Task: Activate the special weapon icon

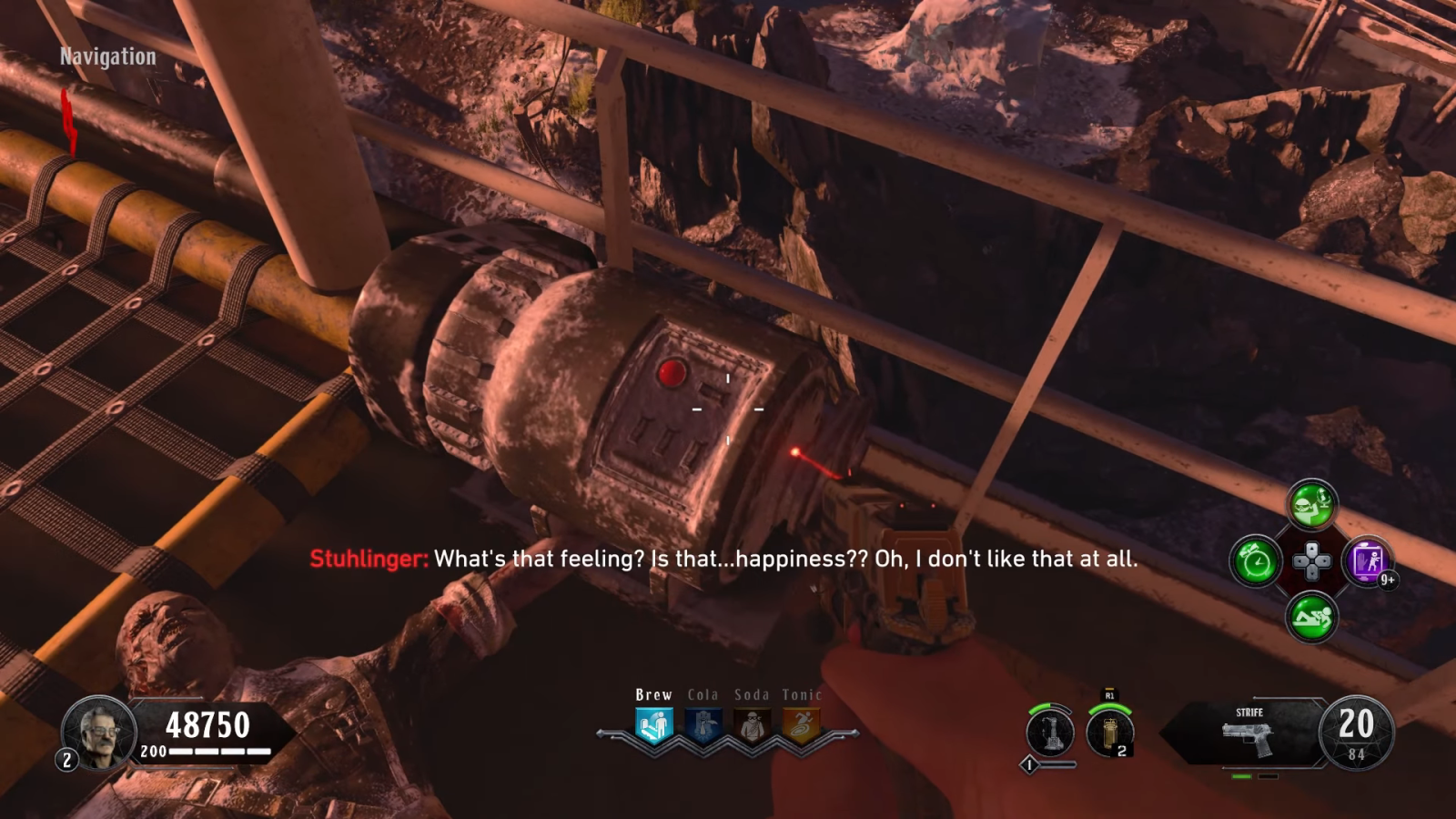Action: [x=1049, y=733]
